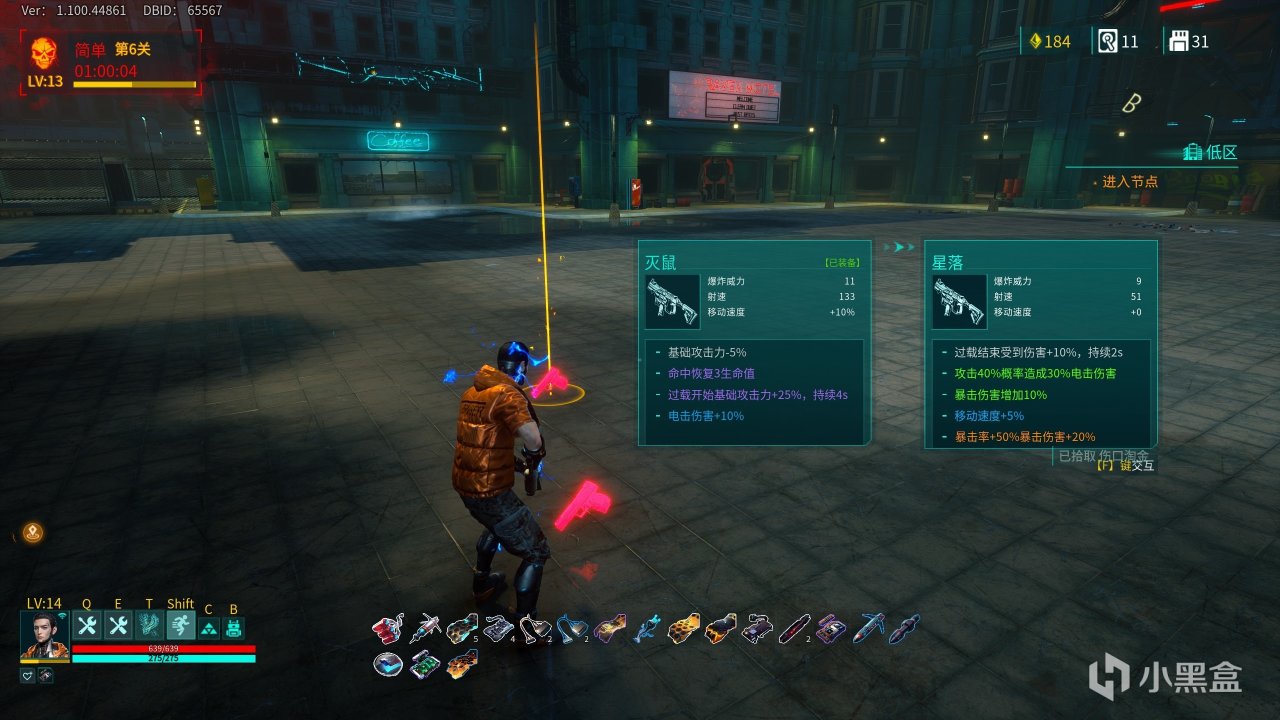The height and width of the screenshot is (720, 1280).
Task: Click the 进入节点 objective tracker
Action: pos(1130,182)
